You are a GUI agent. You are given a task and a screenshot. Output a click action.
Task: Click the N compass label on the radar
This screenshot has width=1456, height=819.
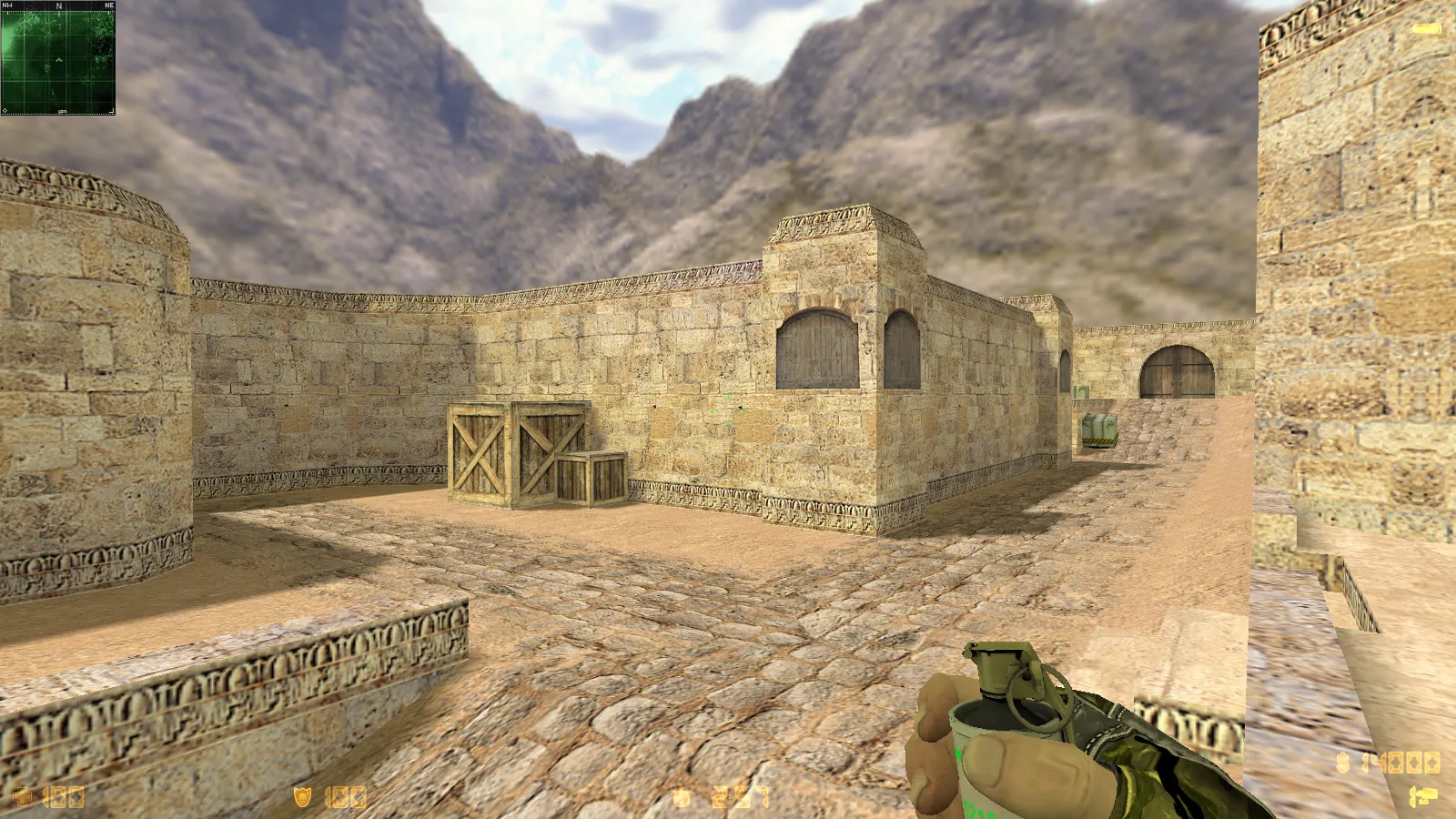tap(59, 6)
